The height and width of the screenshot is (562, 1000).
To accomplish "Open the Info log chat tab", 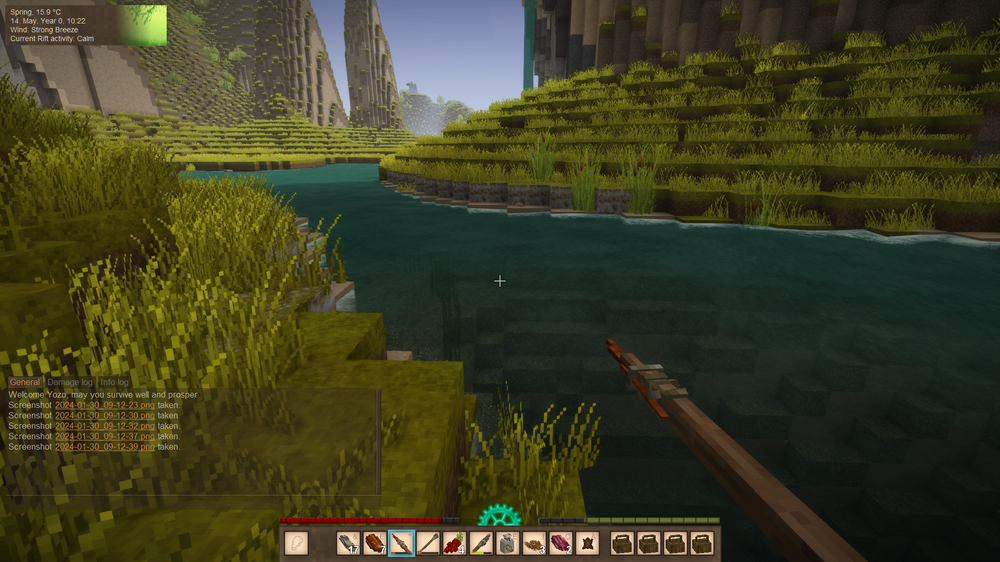I will tap(114, 383).
